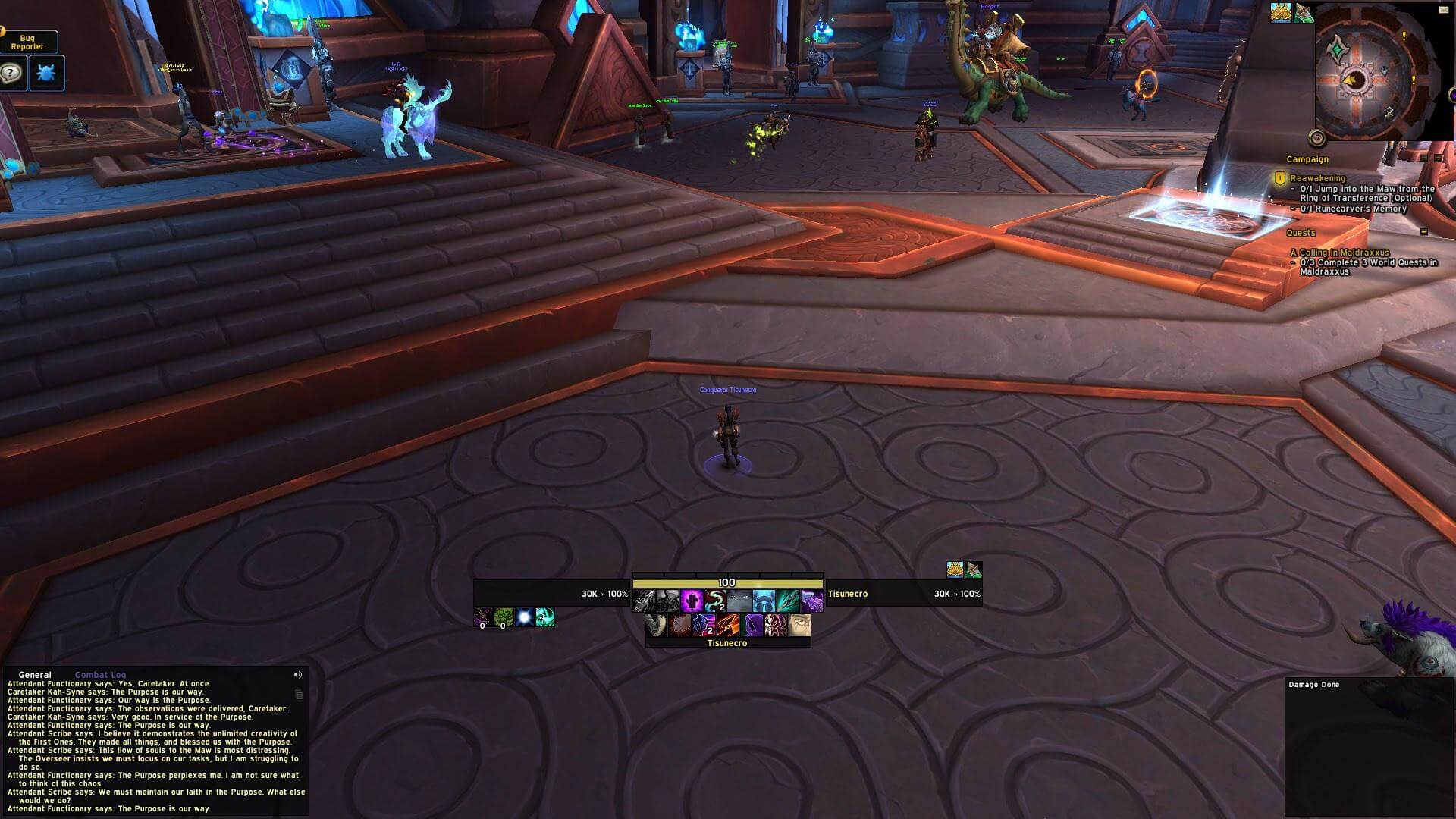Collapse the Reawakening objectives list

[x=1439, y=158]
